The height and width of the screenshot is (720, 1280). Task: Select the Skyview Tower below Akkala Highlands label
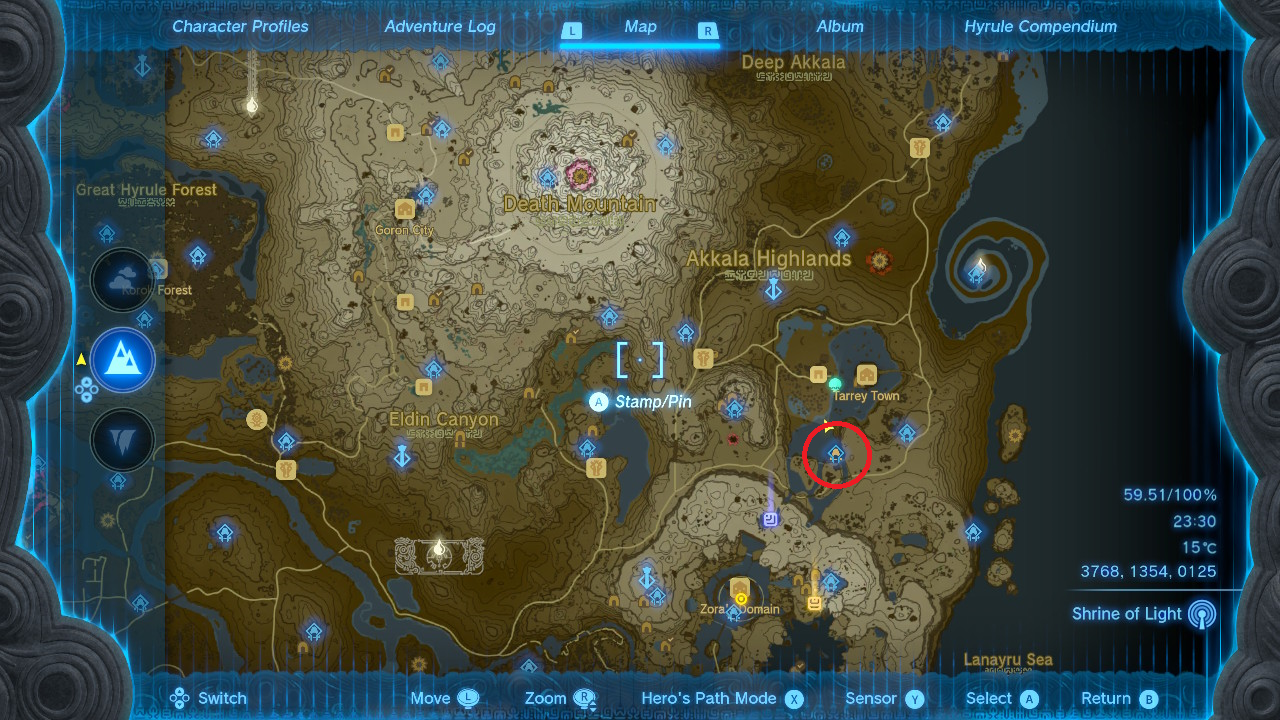[773, 290]
